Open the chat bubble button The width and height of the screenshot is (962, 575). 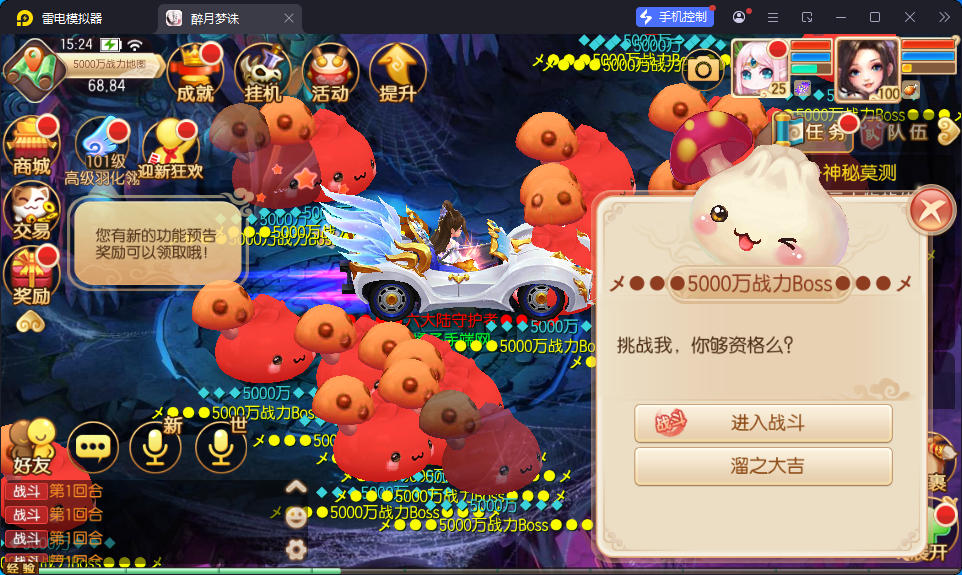[93, 448]
